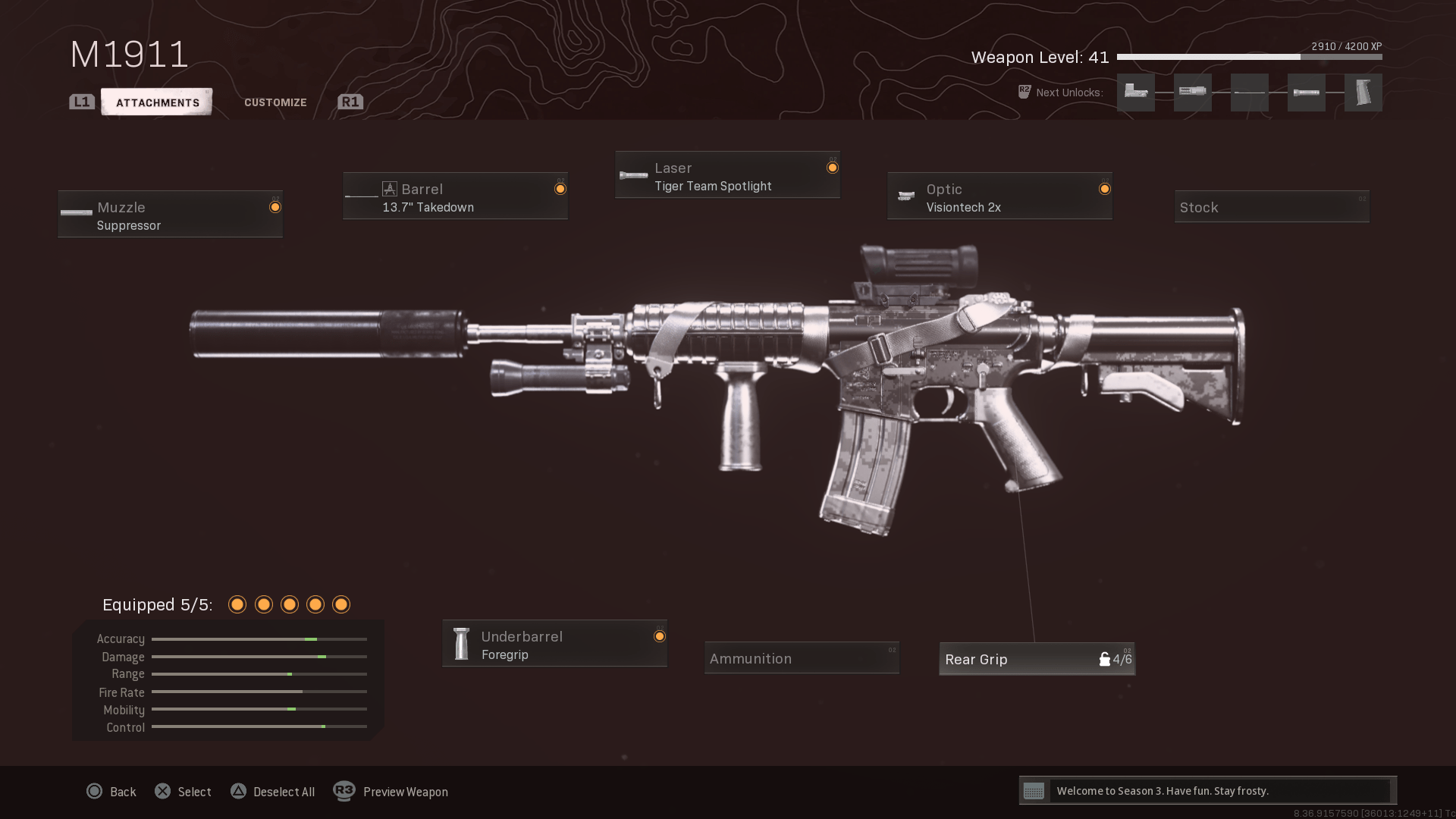Select the Underbarrel Foregrip slot
The image size is (1456, 819).
pyautogui.click(x=554, y=644)
